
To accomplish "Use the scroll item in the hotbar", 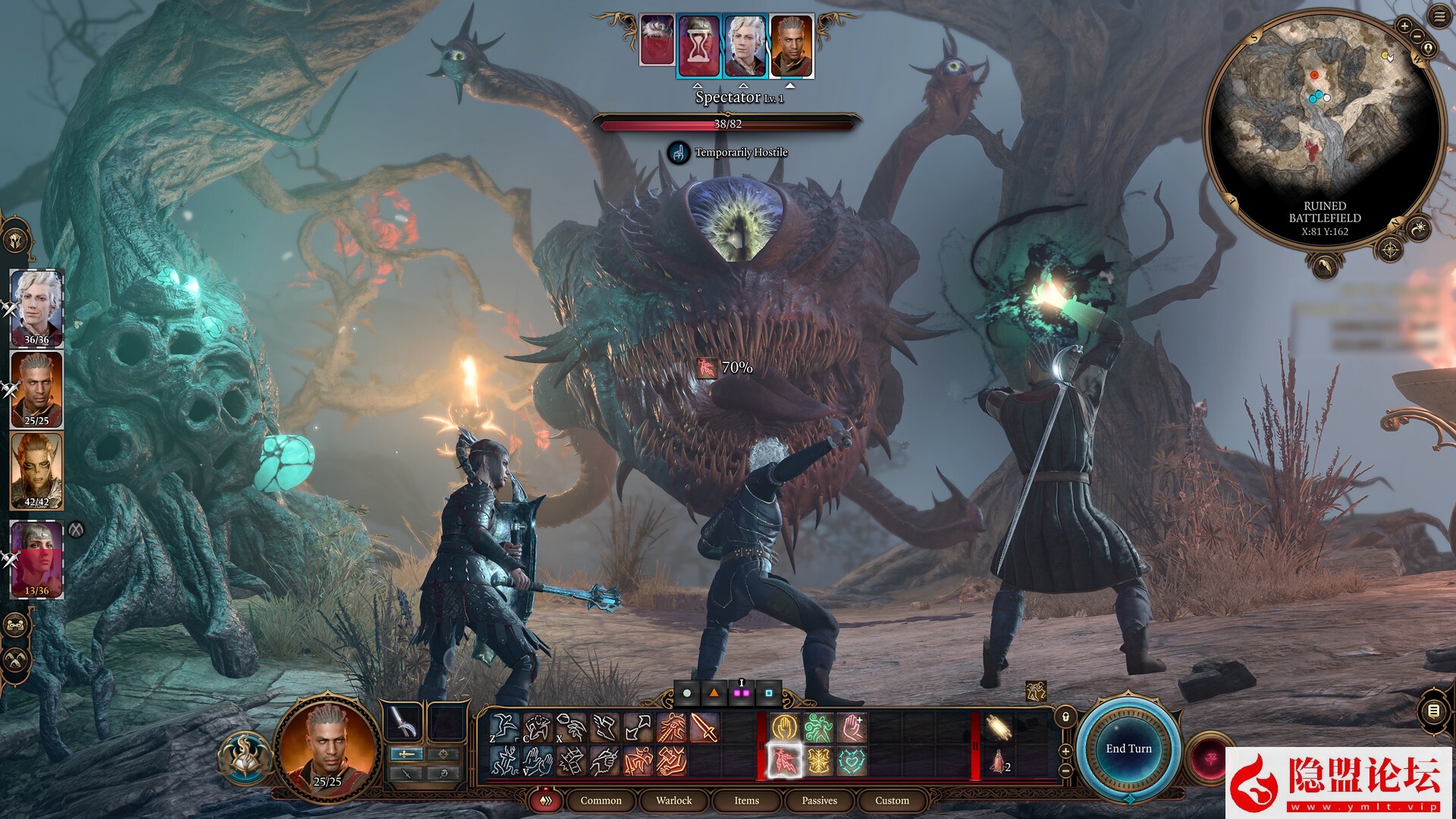I will point(999,728).
